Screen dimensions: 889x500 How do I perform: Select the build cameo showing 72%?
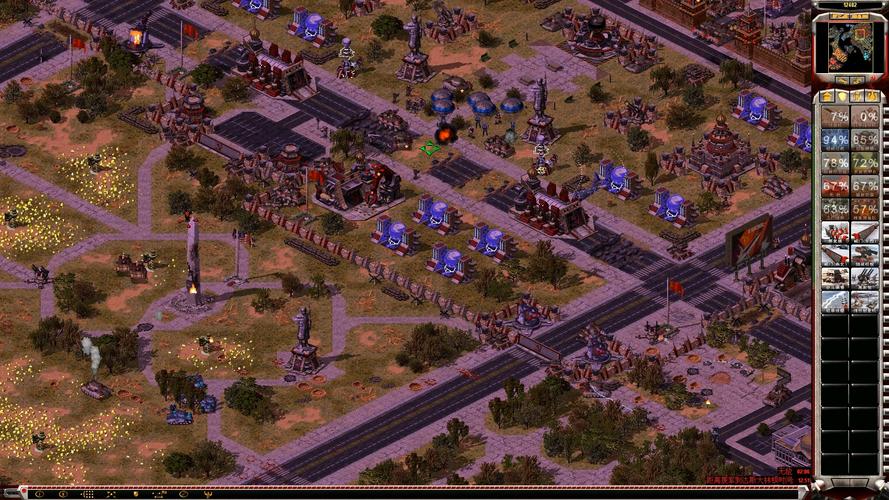(865, 162)
